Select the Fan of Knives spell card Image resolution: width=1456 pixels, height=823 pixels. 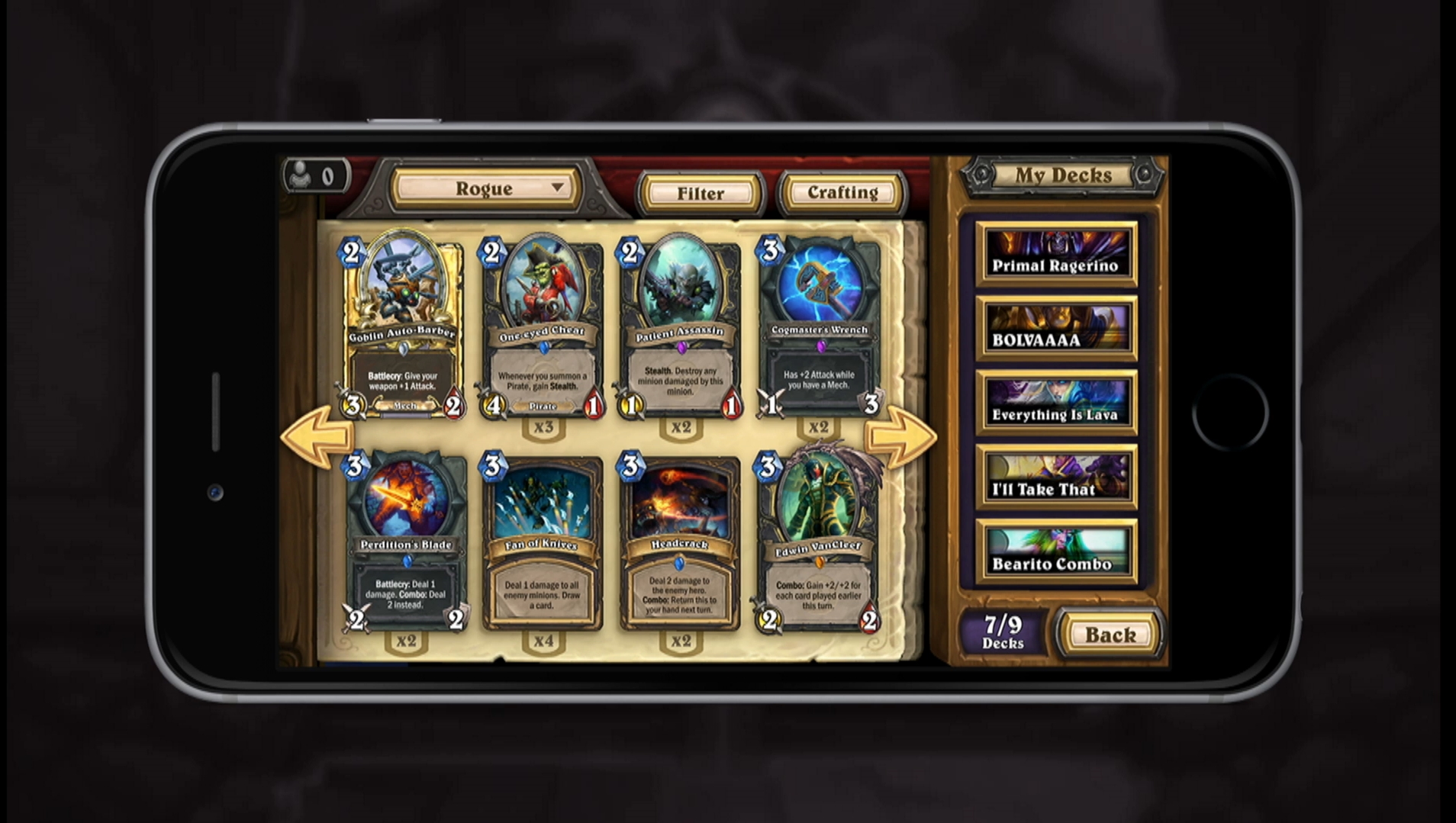542,543
